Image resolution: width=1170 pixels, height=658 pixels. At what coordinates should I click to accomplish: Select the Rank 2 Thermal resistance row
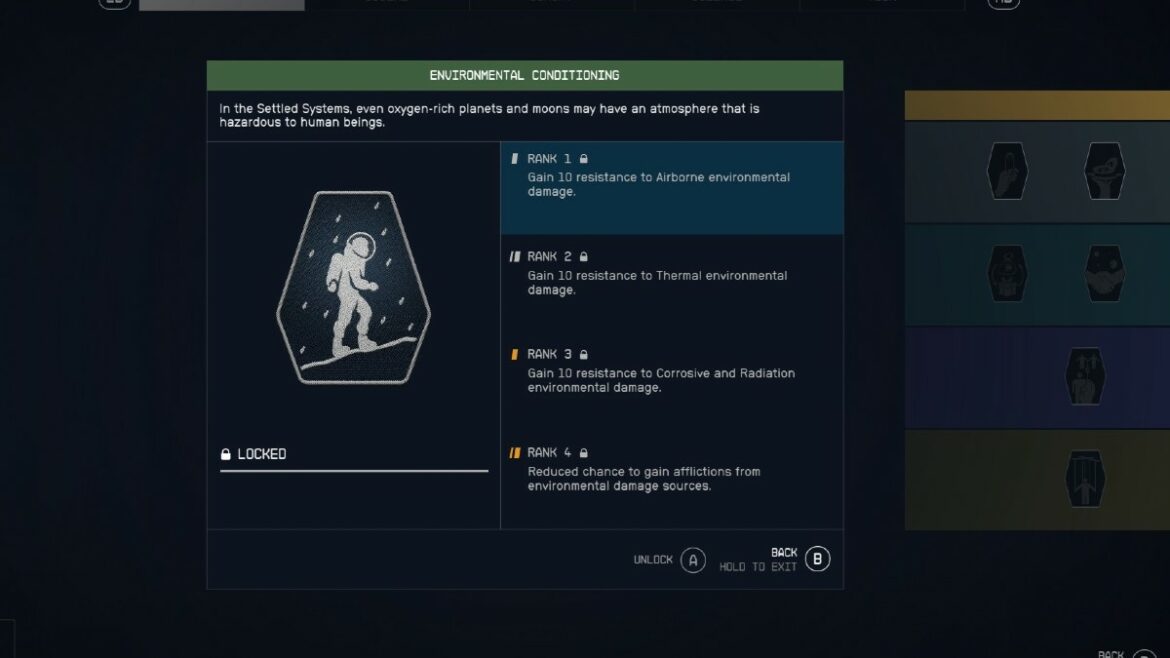[671, 275]
